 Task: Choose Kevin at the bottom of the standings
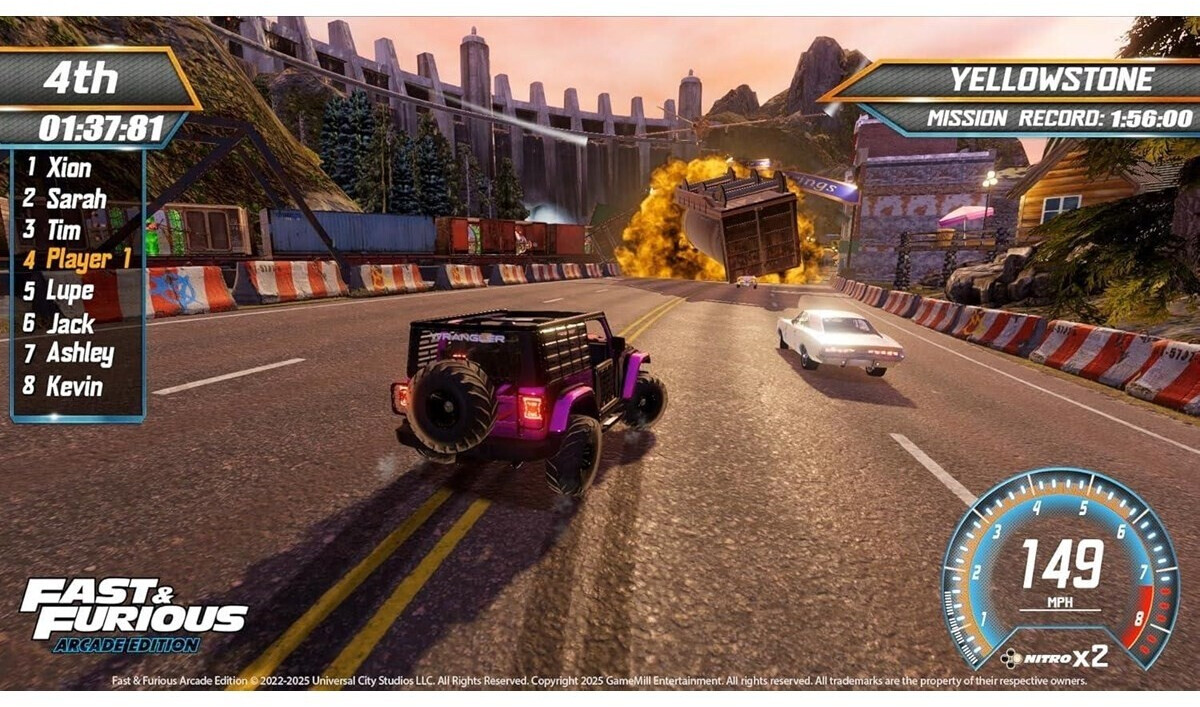pos(74,386)
